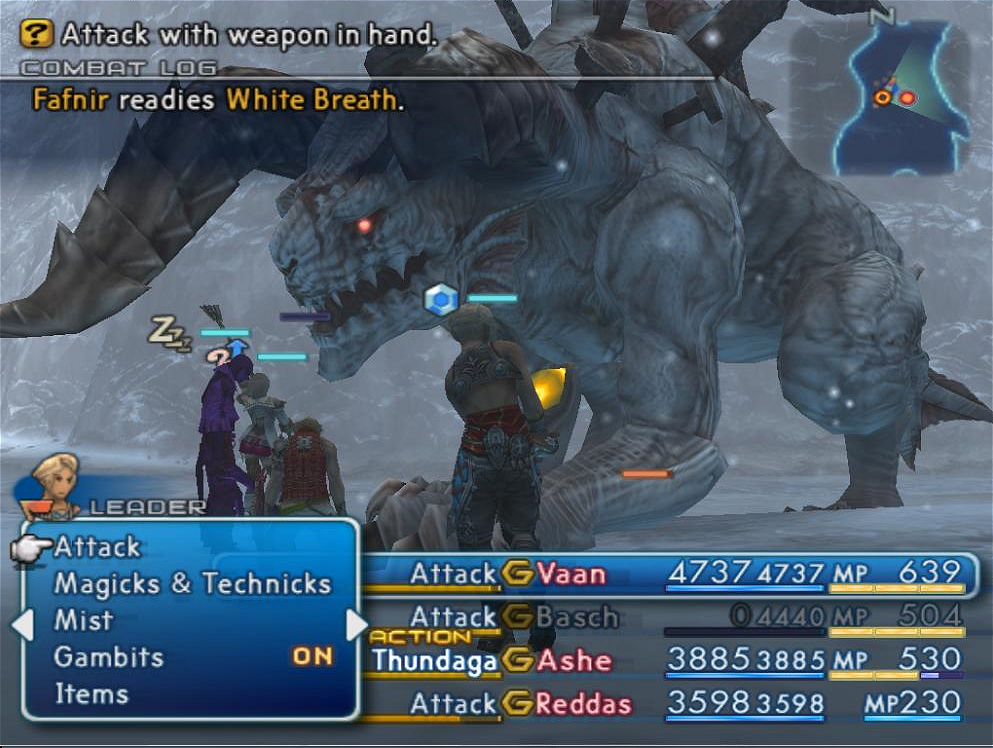The image size is (993, 748).
Task: Select Vaan's party status row
Action: [670, 574]
